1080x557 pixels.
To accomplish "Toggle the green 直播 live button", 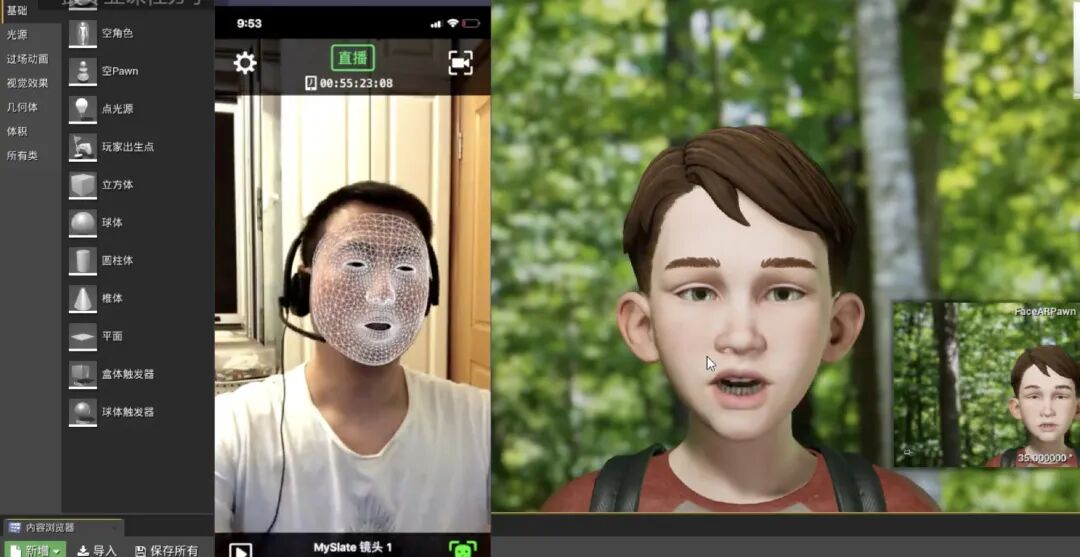I will click(352, 59).
